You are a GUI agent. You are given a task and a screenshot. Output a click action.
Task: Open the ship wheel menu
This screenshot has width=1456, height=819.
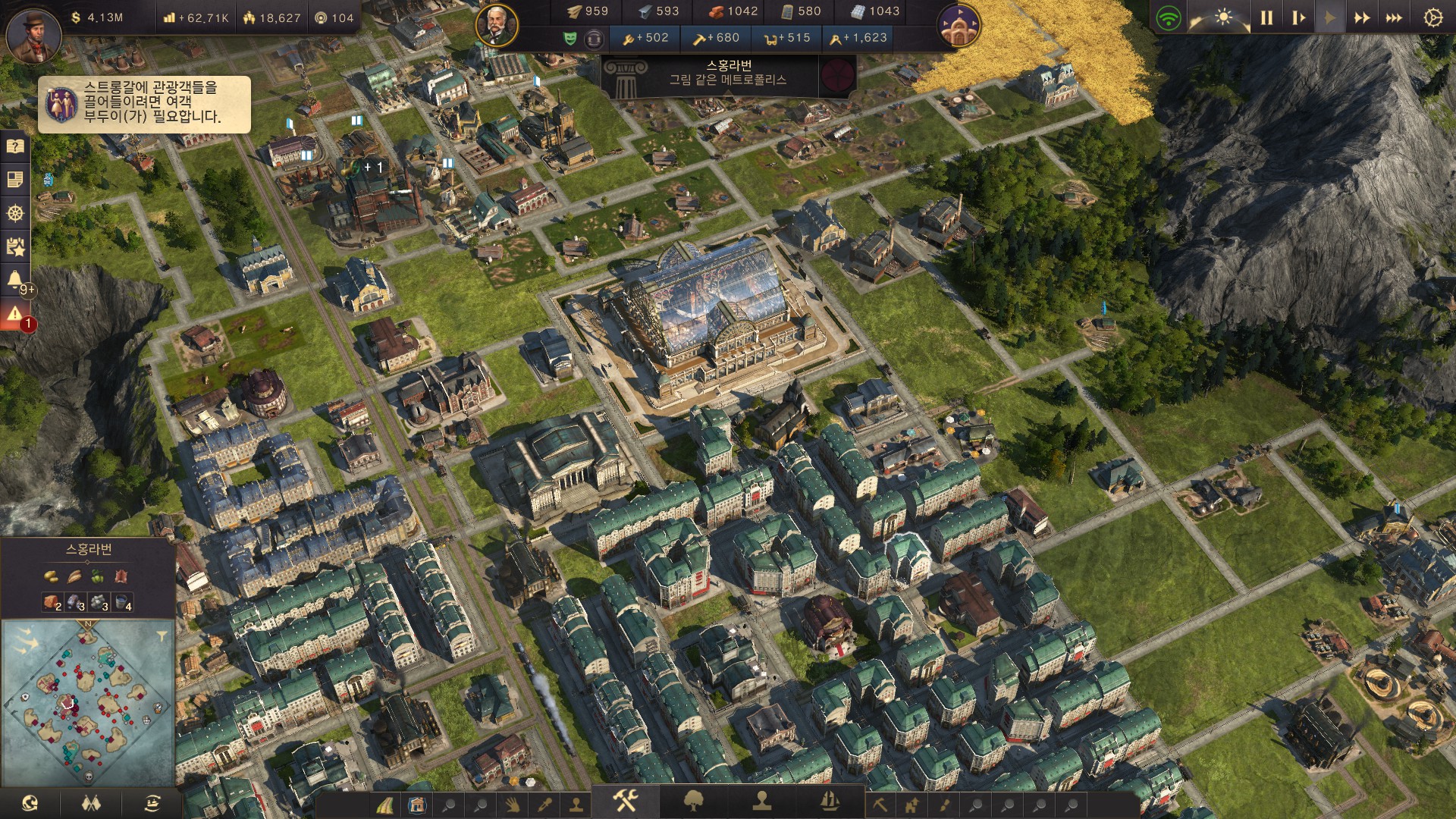click(x=15, y=213)
